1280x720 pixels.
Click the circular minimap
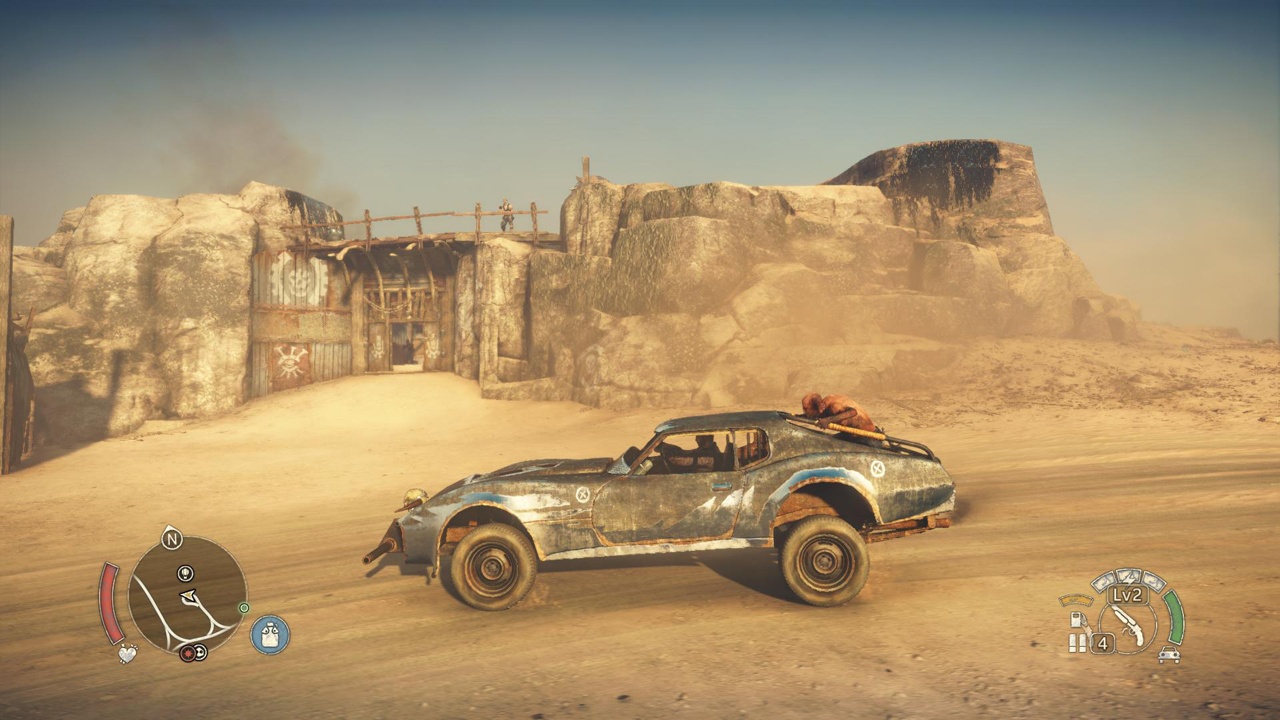click(x=187, y=594)
